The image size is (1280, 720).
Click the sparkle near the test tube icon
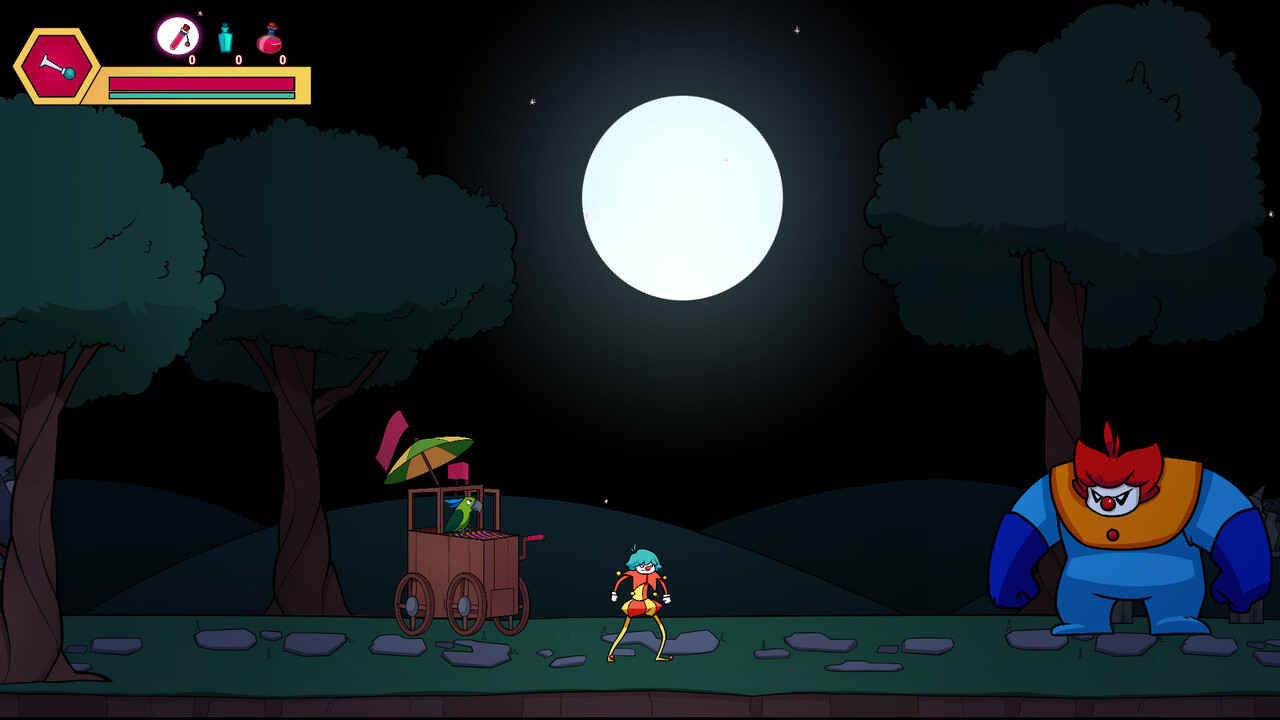[x=200, y=13]
